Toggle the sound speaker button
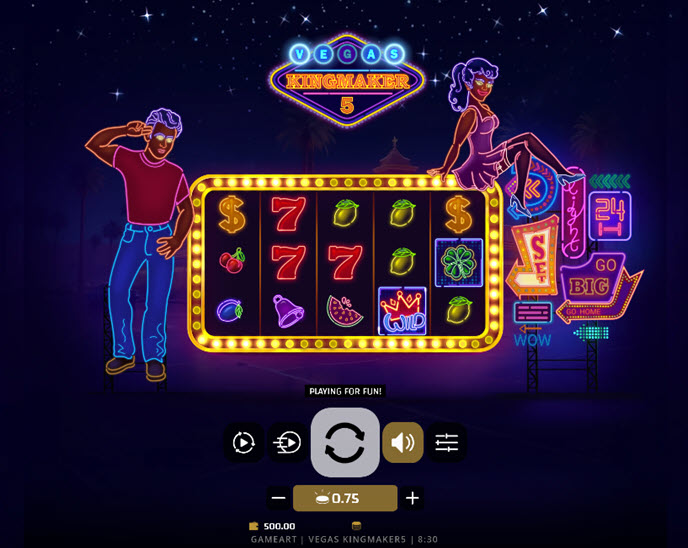 coord(403,442)
